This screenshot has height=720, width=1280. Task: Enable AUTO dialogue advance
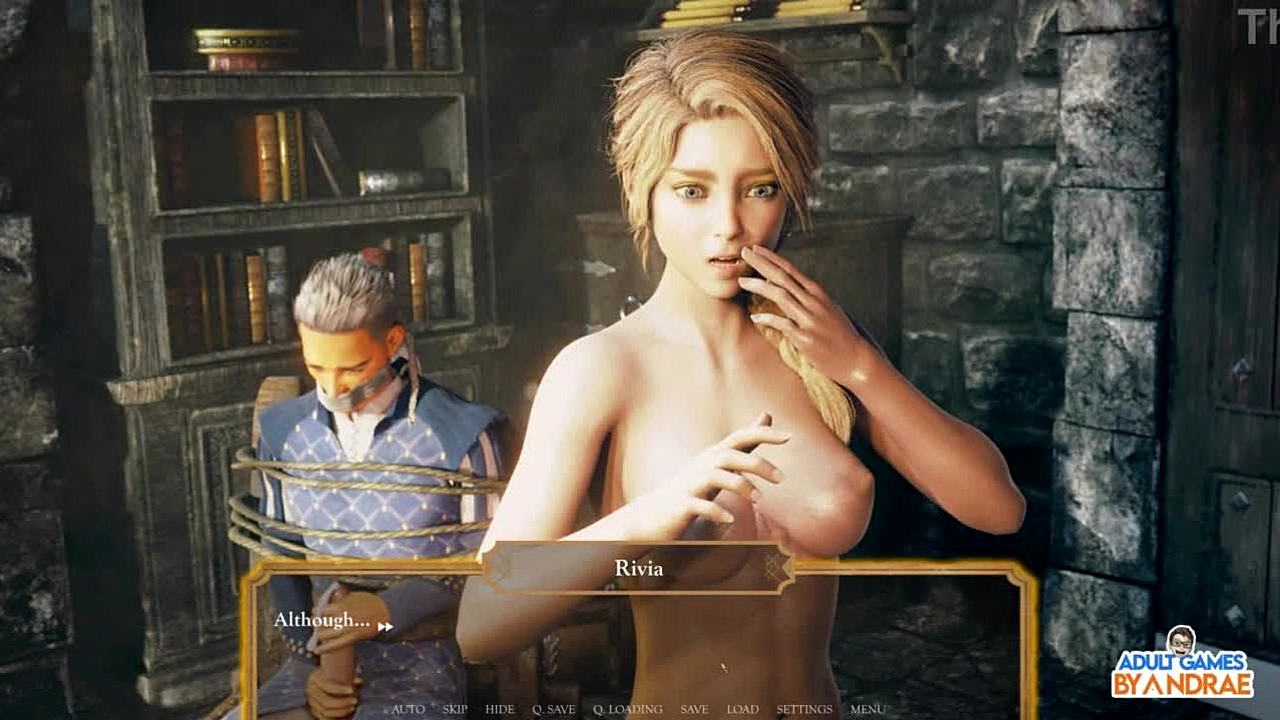(x=408, y=709)
